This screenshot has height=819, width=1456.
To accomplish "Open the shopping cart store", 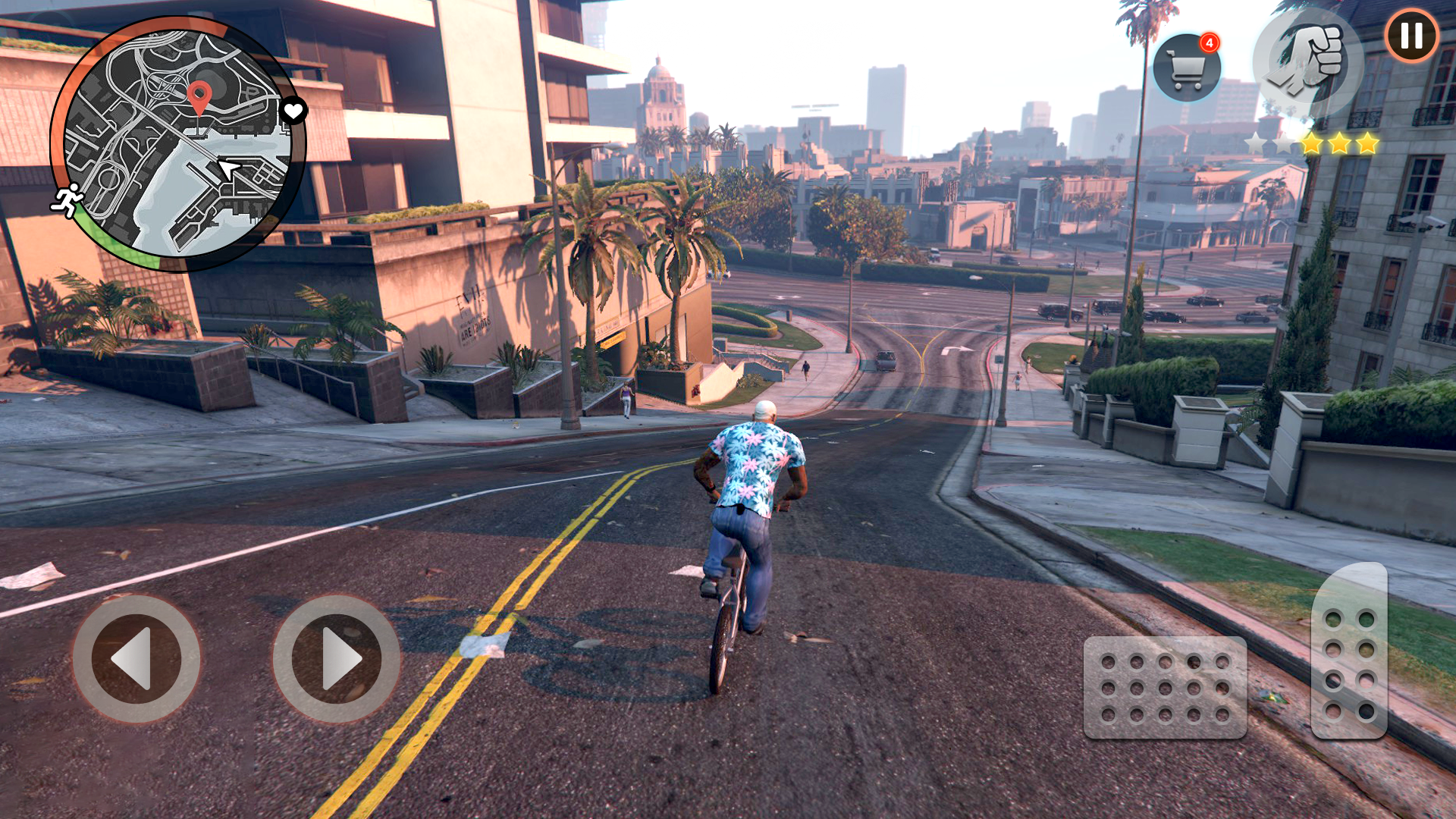I will pyautogui.click(x=1187, y=68).
